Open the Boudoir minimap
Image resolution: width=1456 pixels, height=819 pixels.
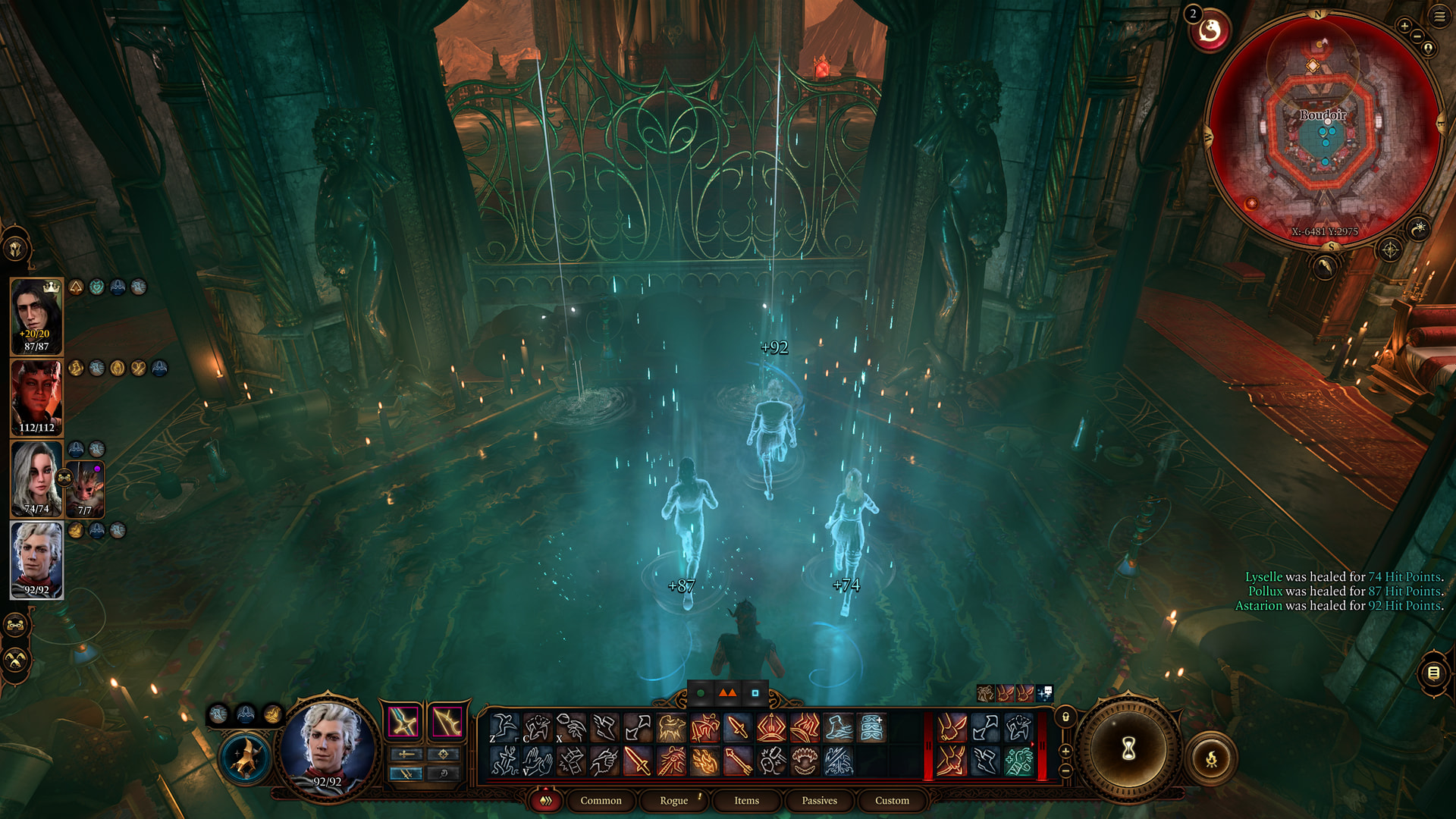click(1323, 129)
